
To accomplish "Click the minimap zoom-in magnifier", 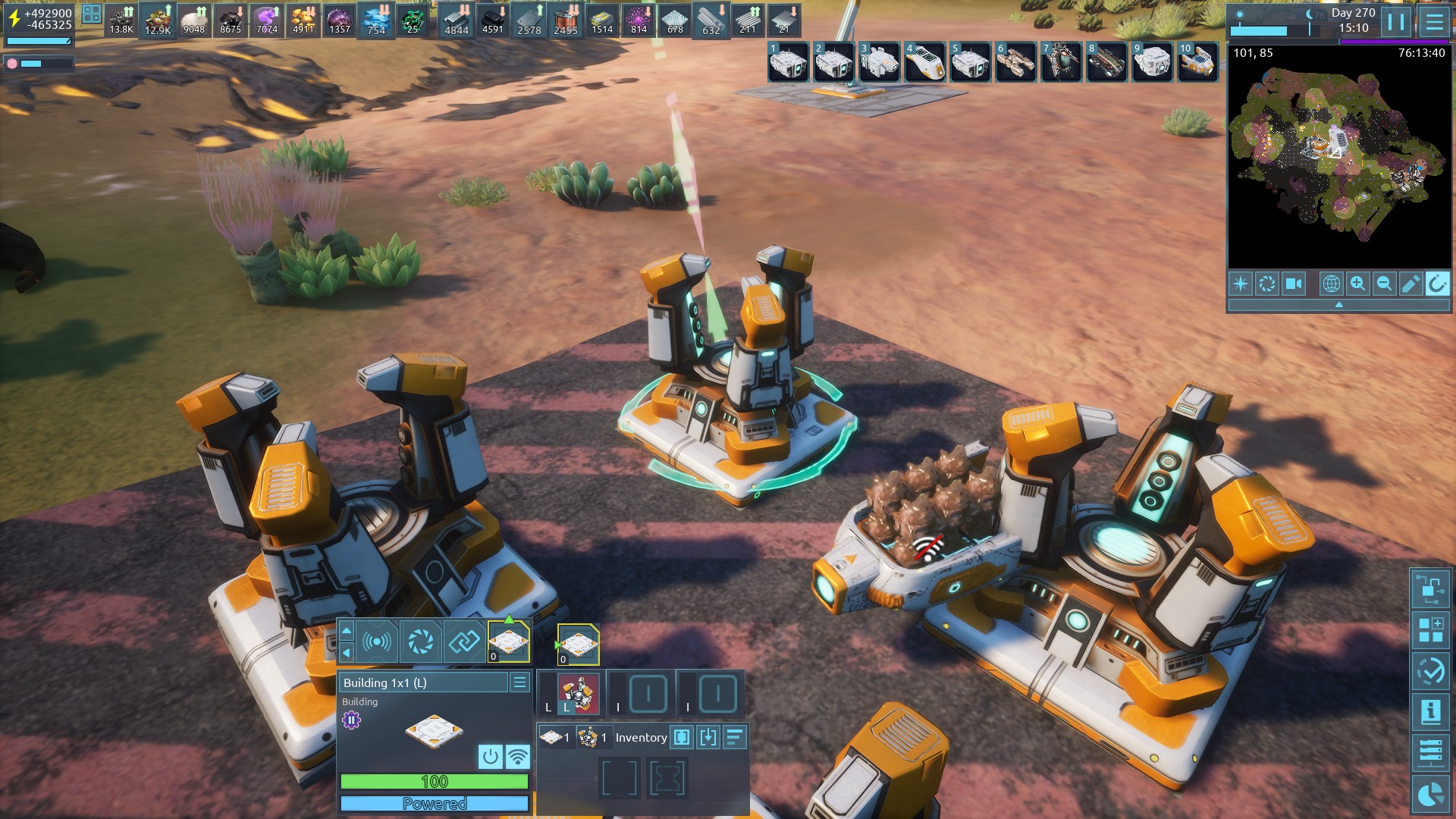I will click(1357, 284).
